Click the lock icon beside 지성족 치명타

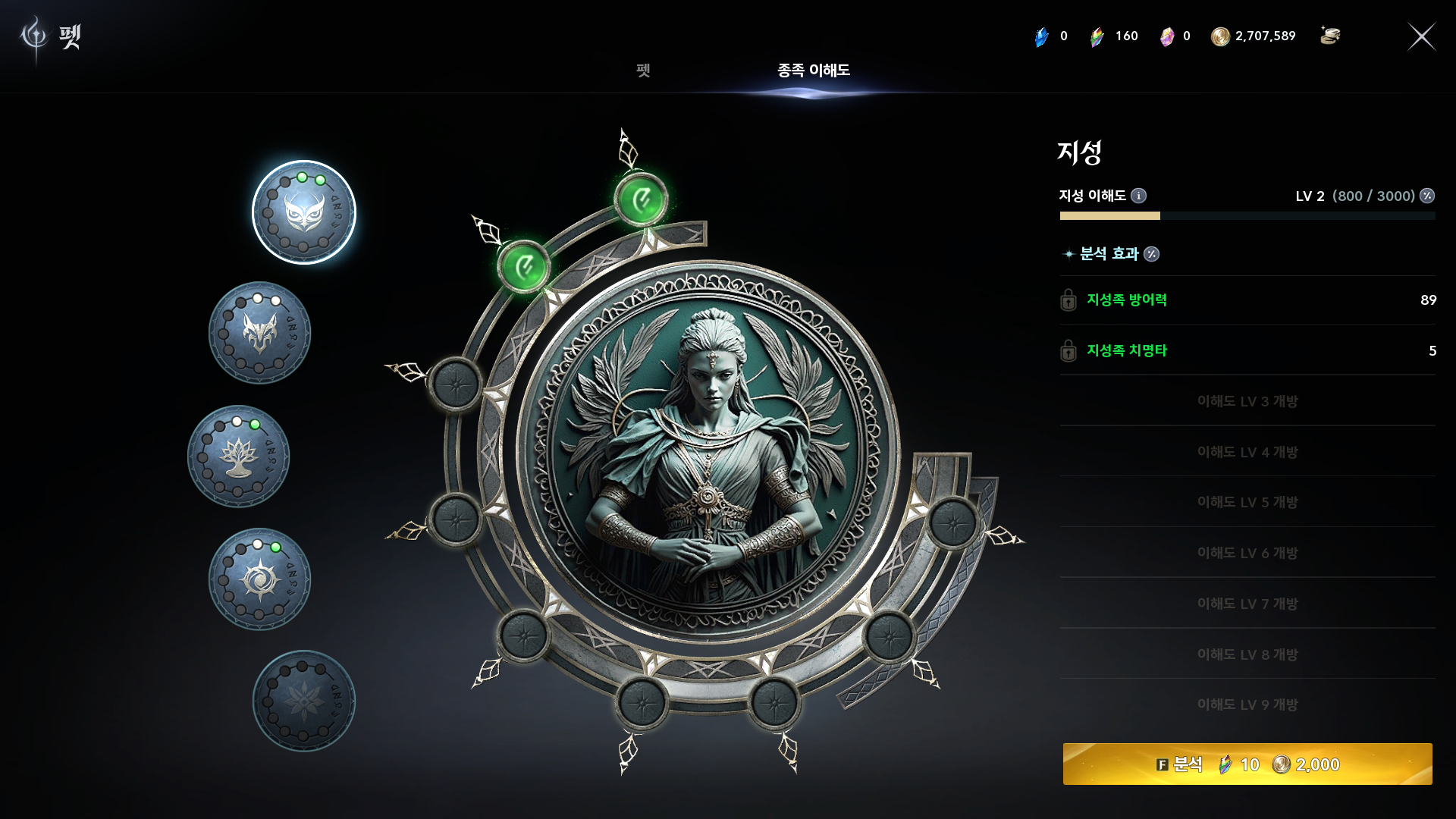tap(1068, 350)
